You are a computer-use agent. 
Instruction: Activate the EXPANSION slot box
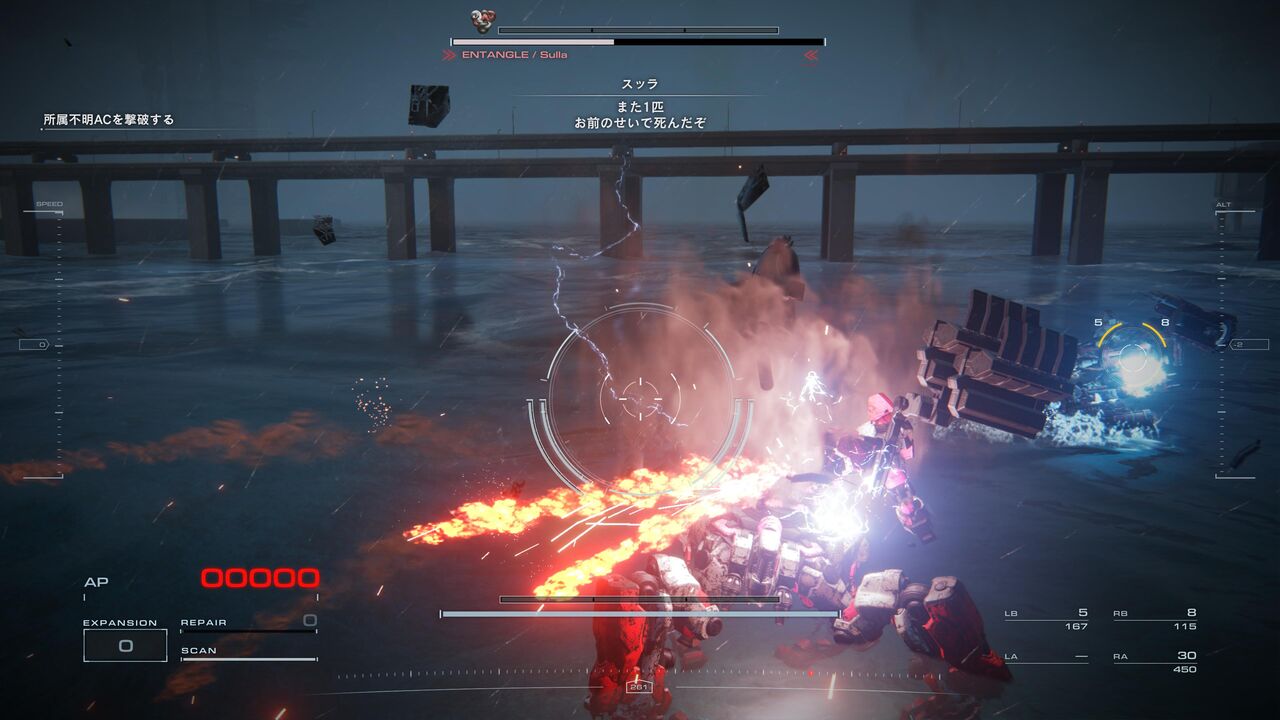pyautogui.click(x=125, y=646)
